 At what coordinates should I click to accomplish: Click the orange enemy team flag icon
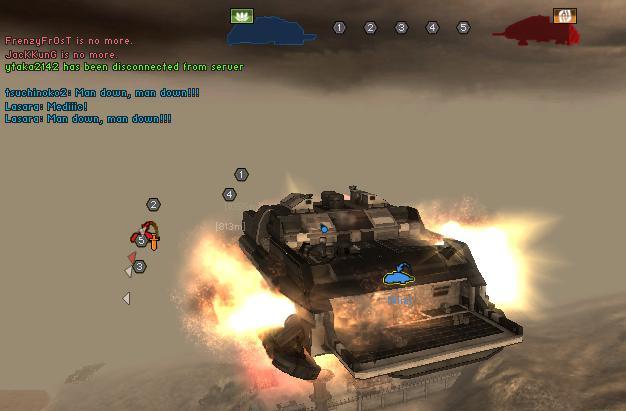(564, 16)
